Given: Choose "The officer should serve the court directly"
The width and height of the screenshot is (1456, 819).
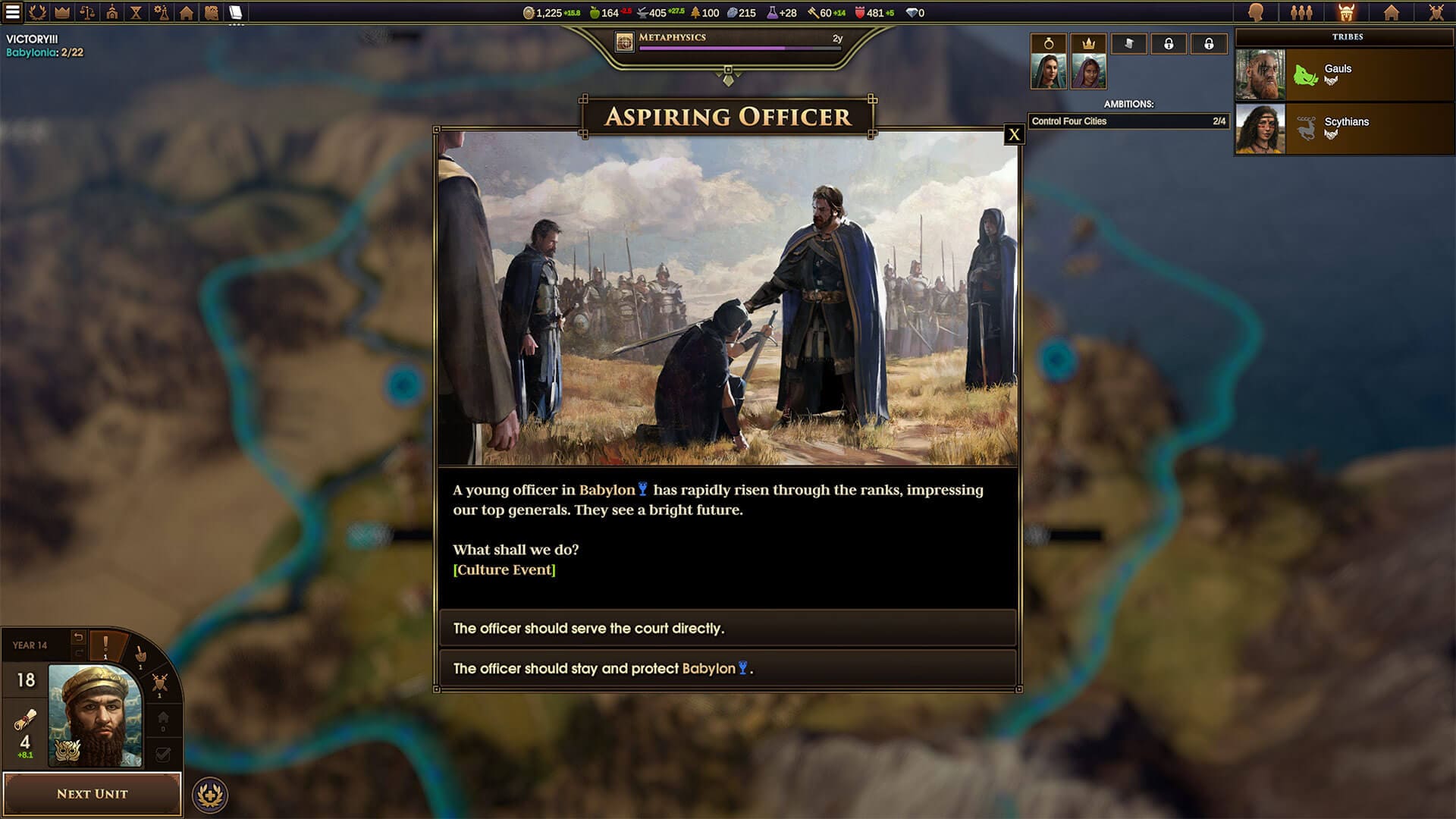Looking at the screenshot, I should click(x=727, y=628).
